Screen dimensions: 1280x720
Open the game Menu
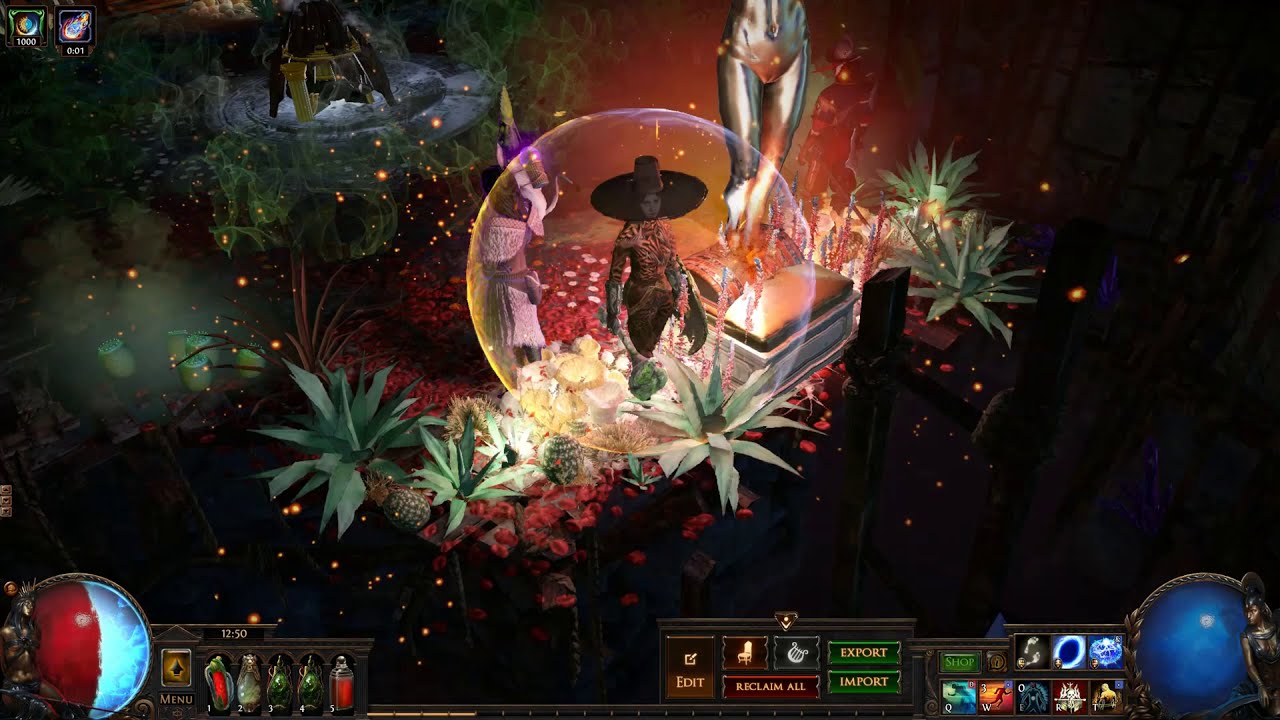[176, 699]
